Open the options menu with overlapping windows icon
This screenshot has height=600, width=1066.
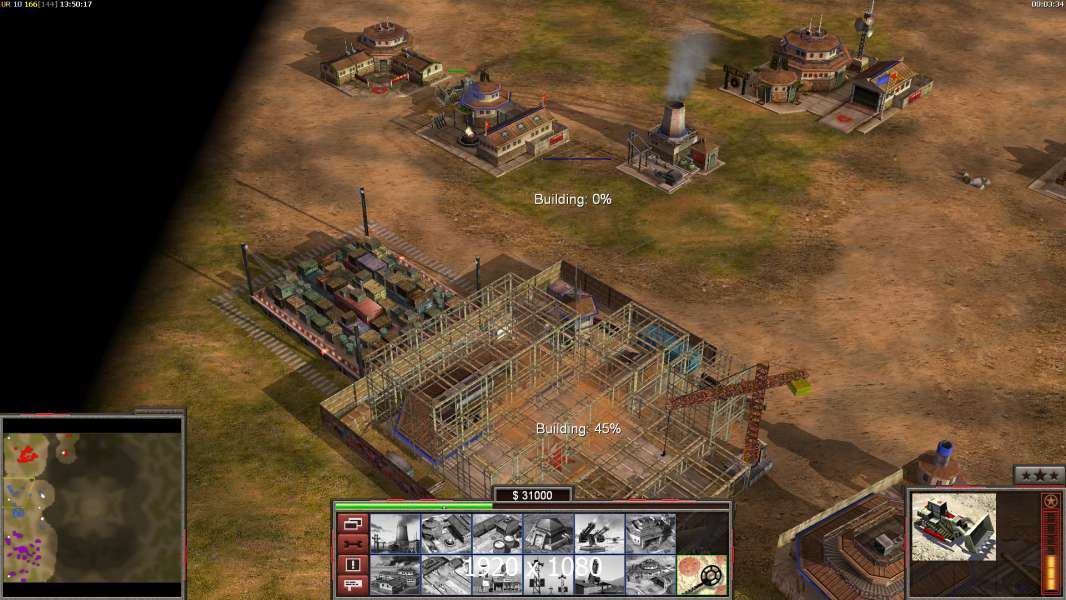[x=352, y=523]
